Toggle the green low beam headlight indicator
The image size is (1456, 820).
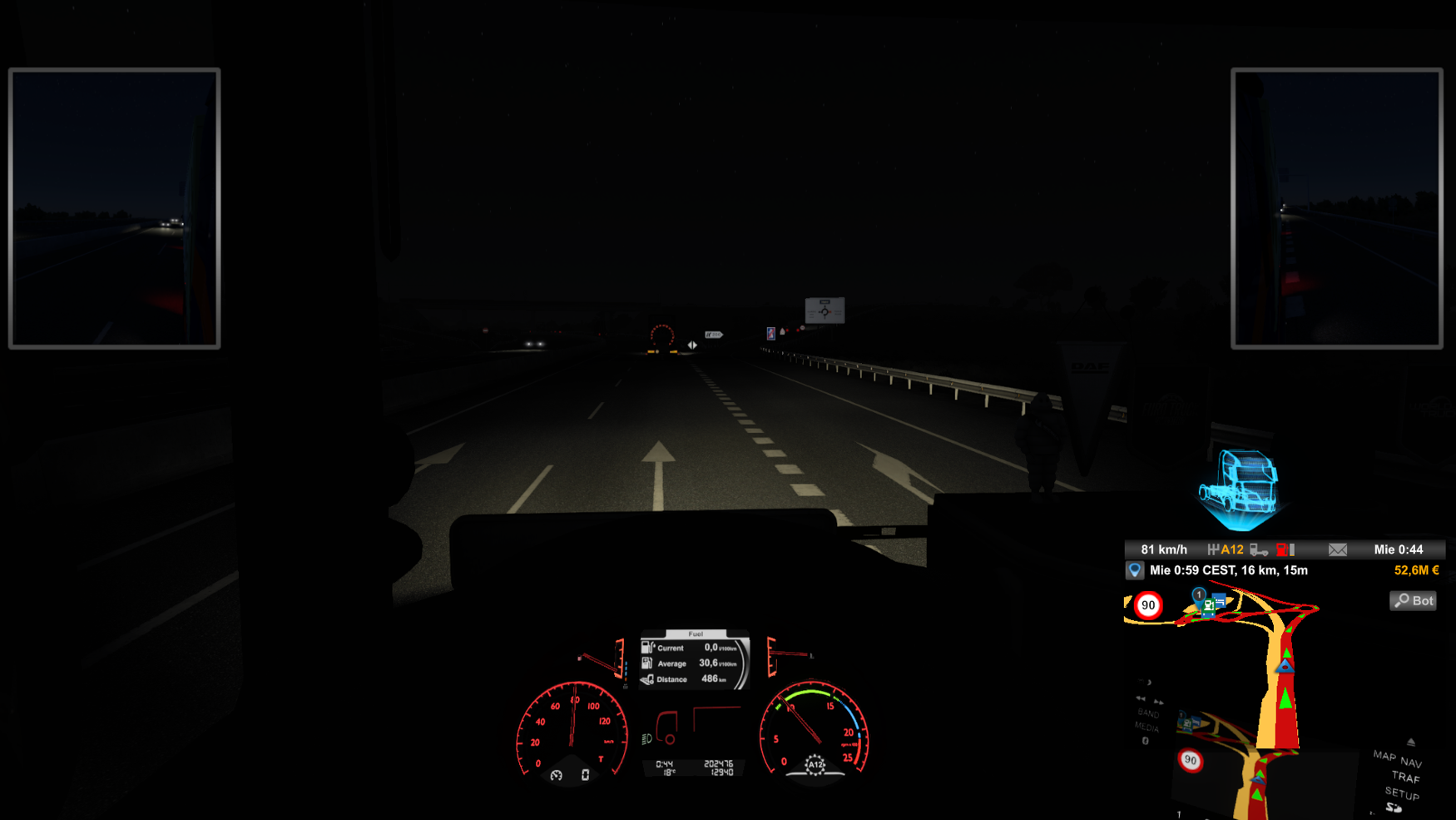pos(645,739)
